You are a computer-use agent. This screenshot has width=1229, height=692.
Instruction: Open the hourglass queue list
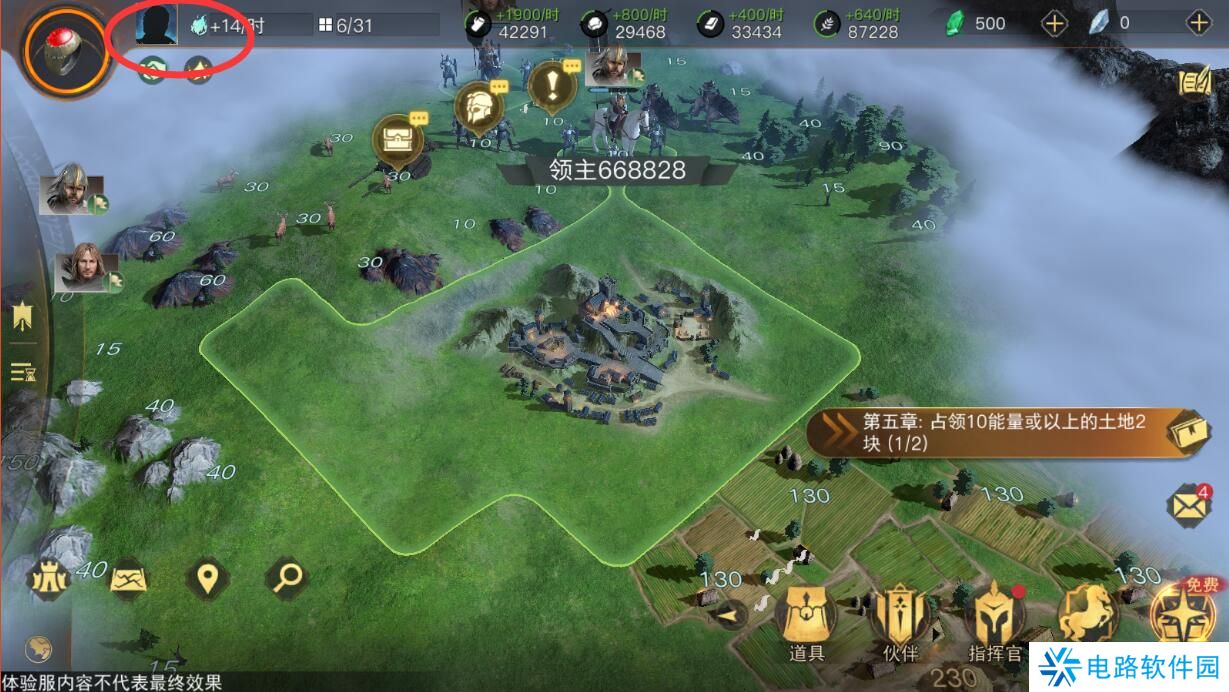pyautogui.click(x=23, y=373)
